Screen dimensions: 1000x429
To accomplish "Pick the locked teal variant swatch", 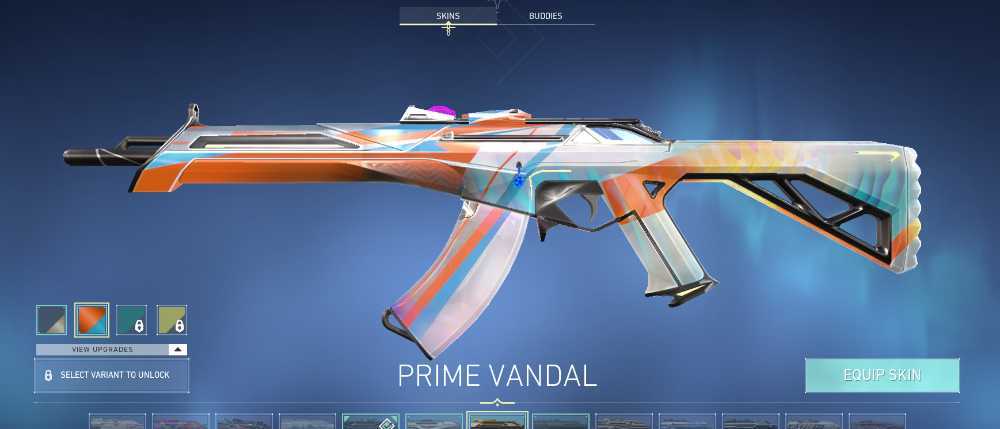I will click(132, 319).
